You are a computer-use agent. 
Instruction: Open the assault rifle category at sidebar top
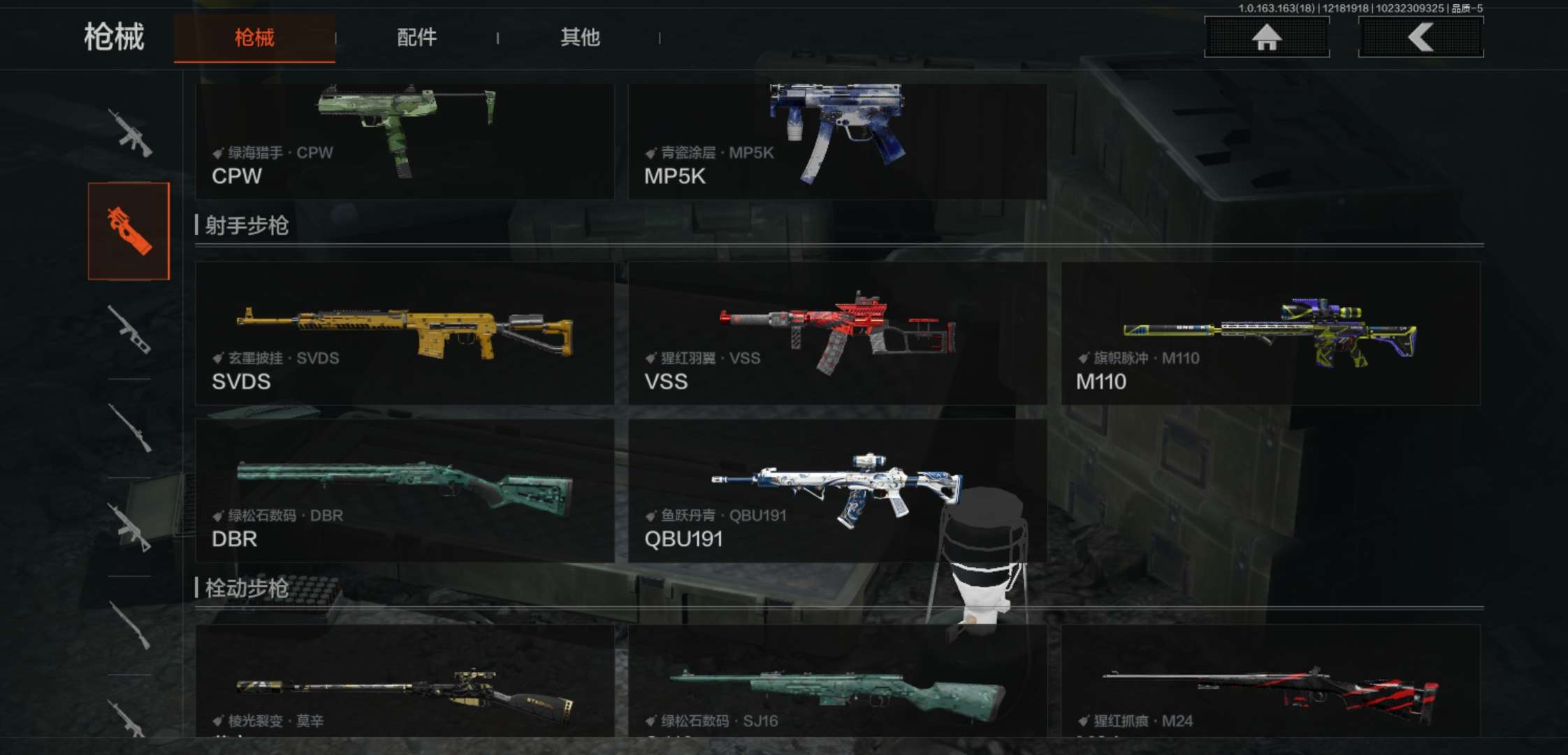coord(130,133)
